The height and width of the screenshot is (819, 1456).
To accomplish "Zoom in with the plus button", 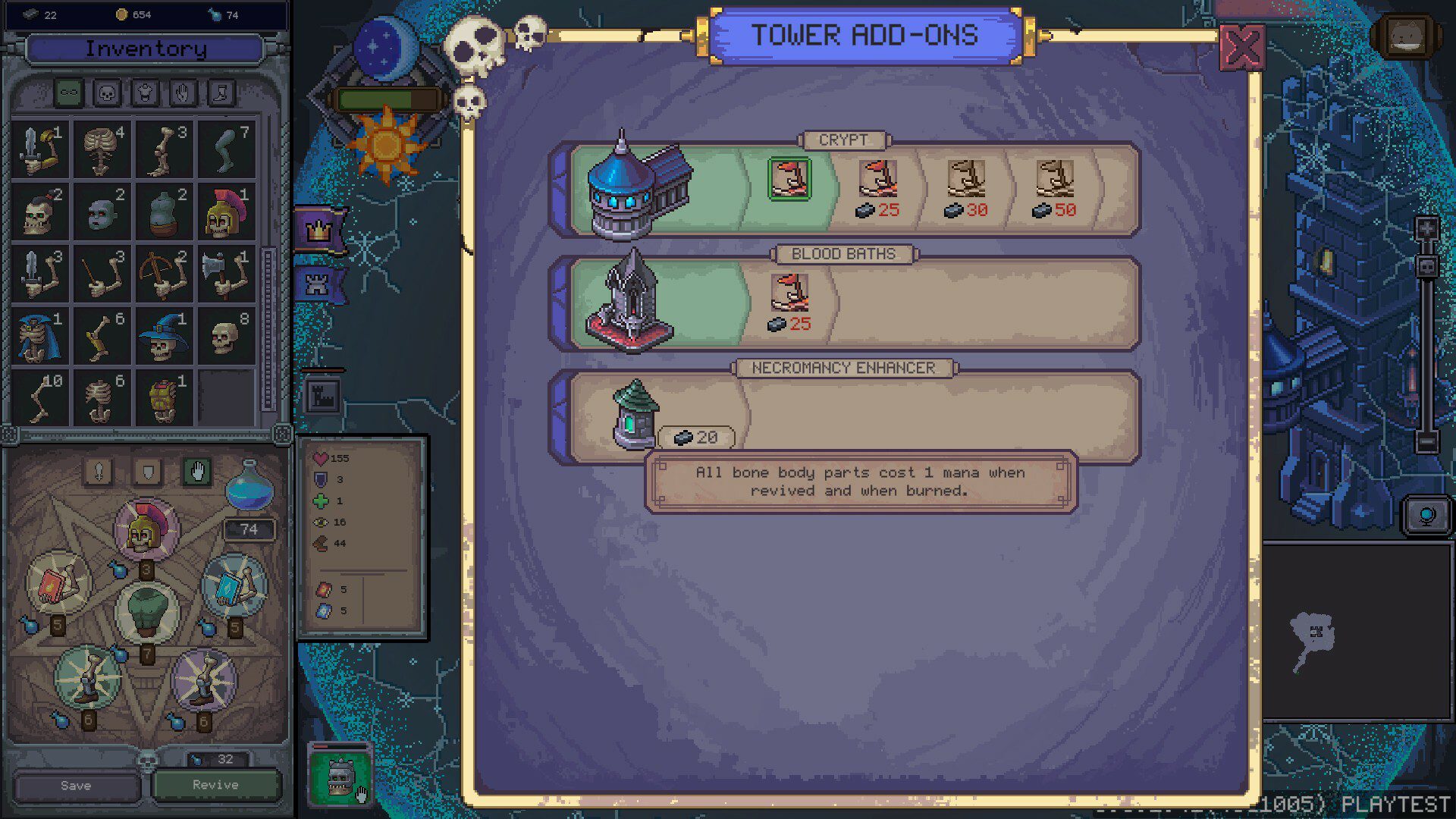I will [1426, 229].
